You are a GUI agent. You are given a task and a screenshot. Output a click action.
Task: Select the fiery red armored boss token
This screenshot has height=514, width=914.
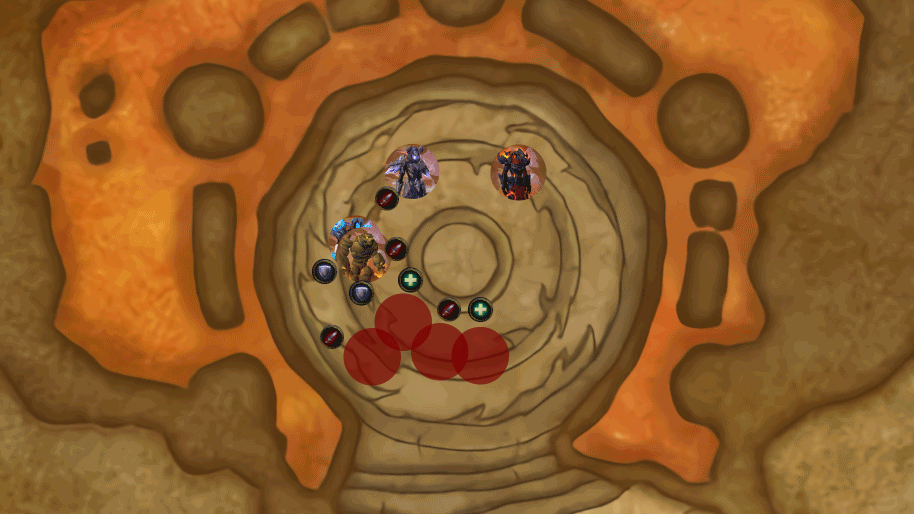tap(517, 173)
